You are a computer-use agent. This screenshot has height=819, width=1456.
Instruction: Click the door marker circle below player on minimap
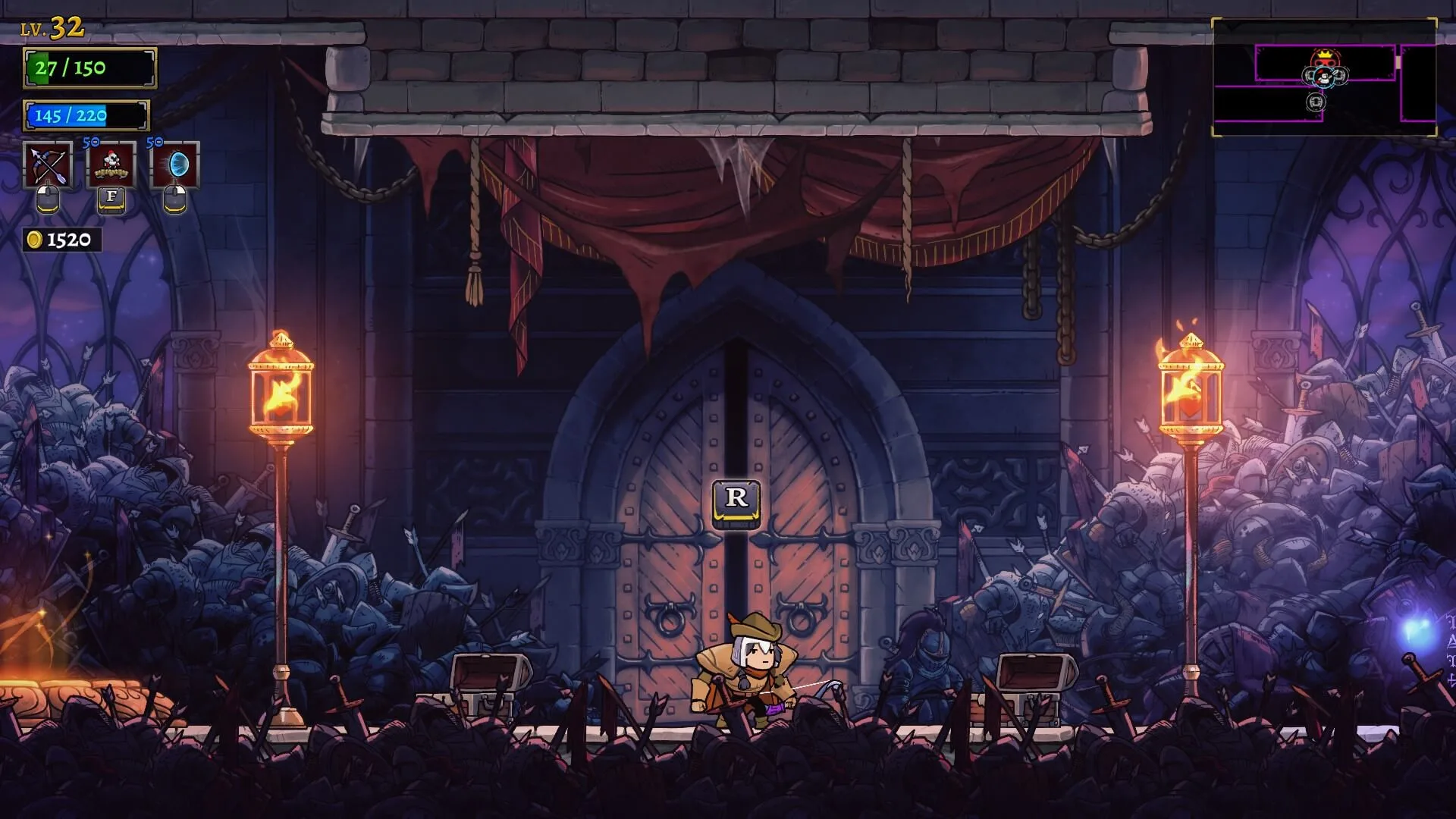click(x=1316, y=103)
